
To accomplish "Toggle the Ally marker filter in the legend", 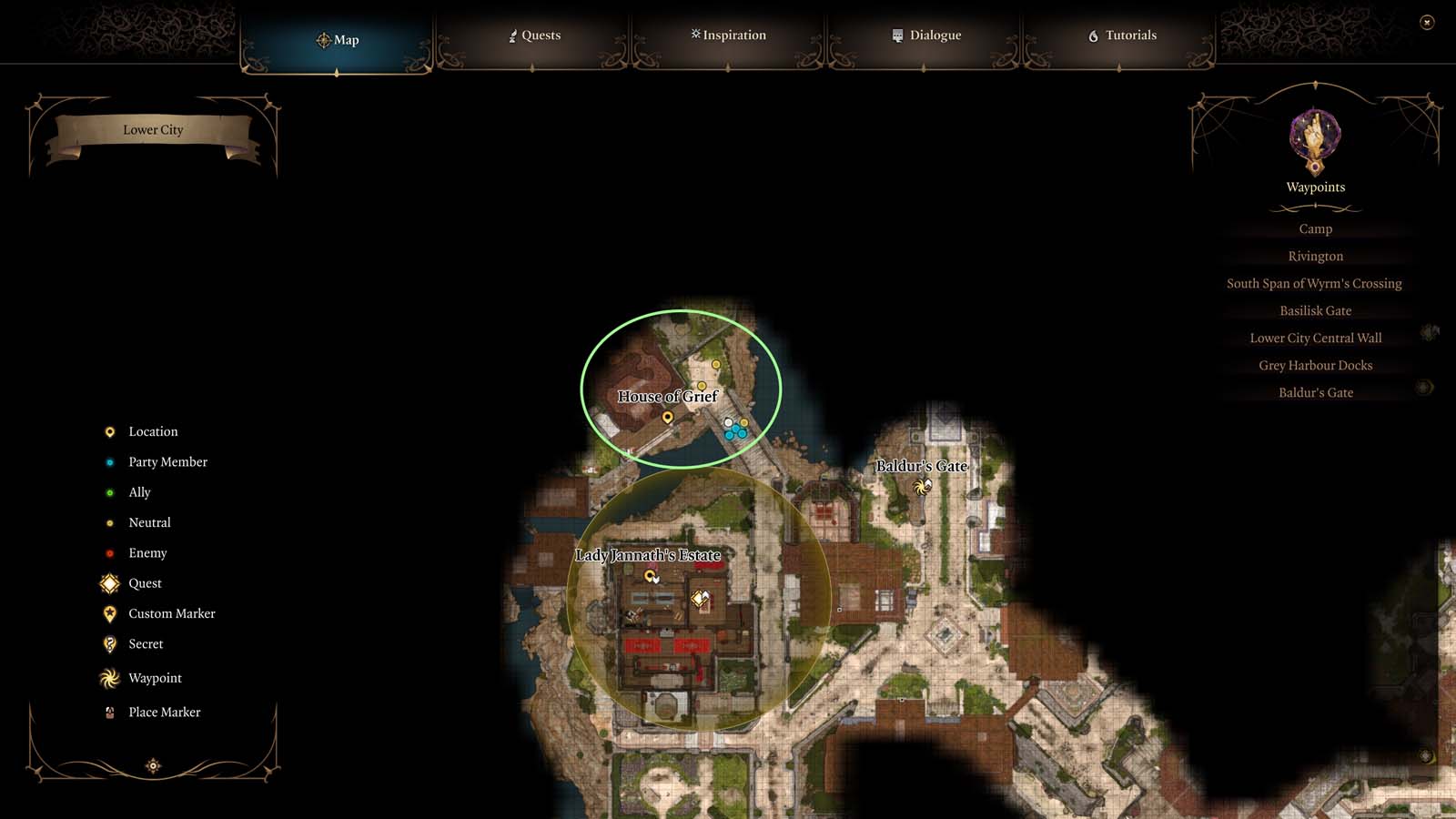I will pyautogui.click(x=109, y=491).
